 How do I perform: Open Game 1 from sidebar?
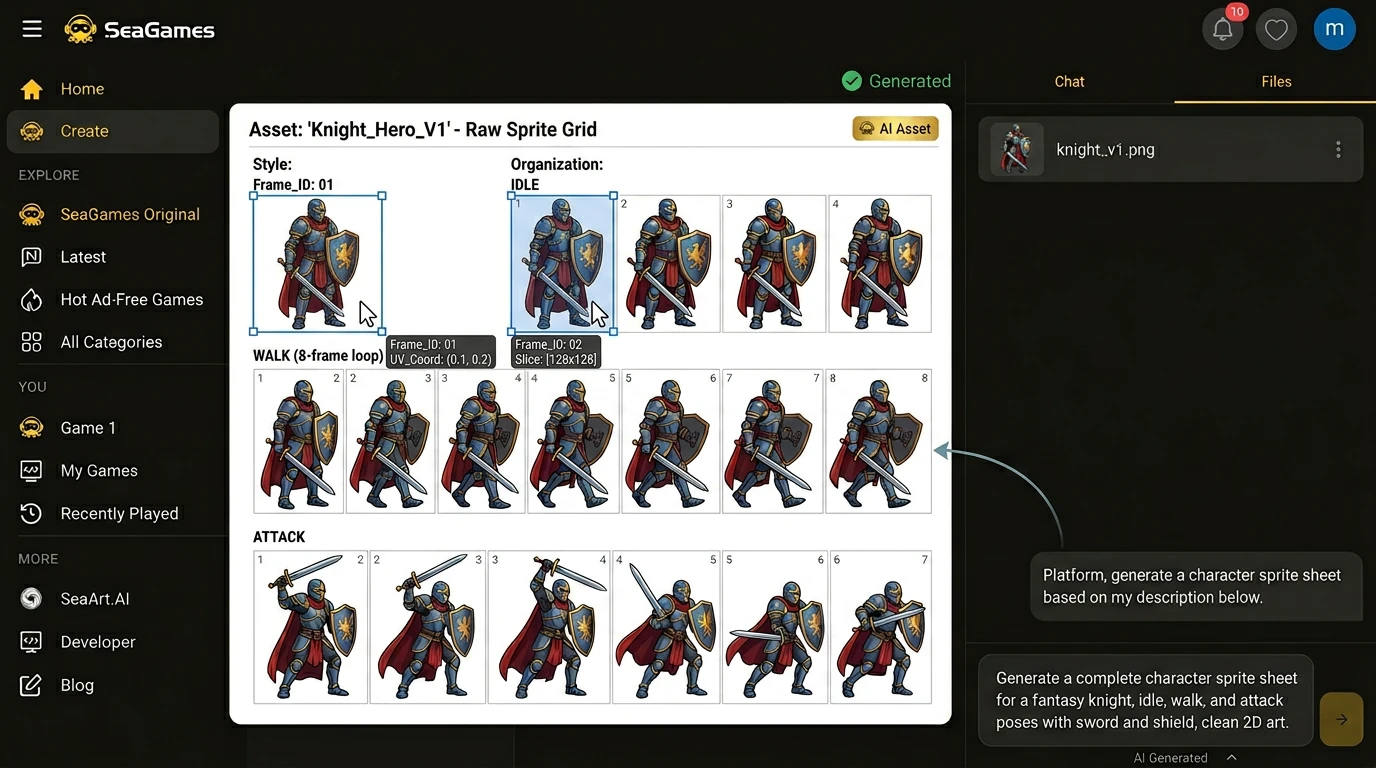tap(87, 428)
